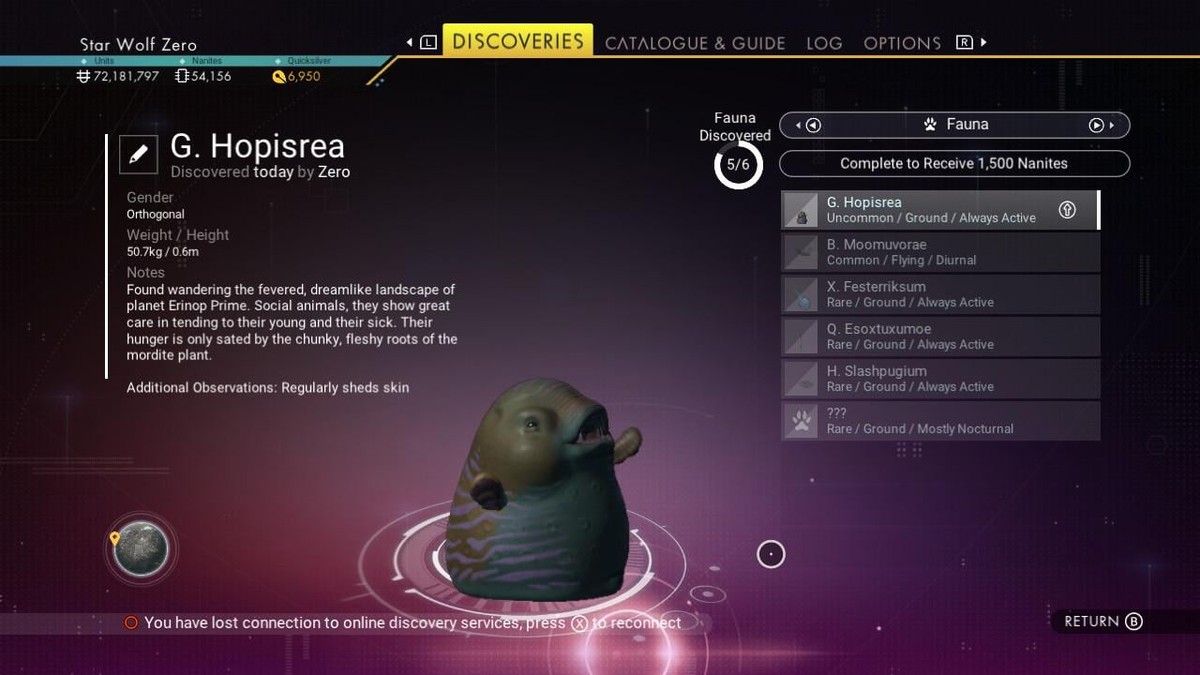Image resolution: width=1200 pixels, height=675 pixels.
Task: Choose the undiscovered ??? fauna row
Action: (x=940, y=420)
